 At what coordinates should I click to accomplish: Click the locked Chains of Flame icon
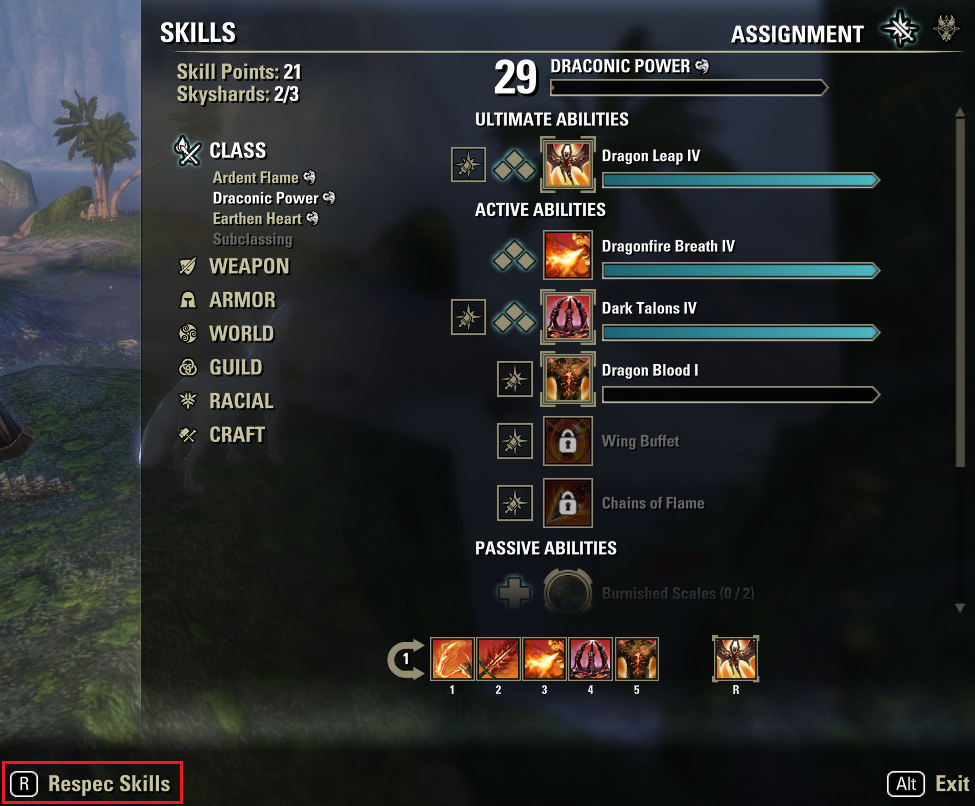tap(567, 503)
